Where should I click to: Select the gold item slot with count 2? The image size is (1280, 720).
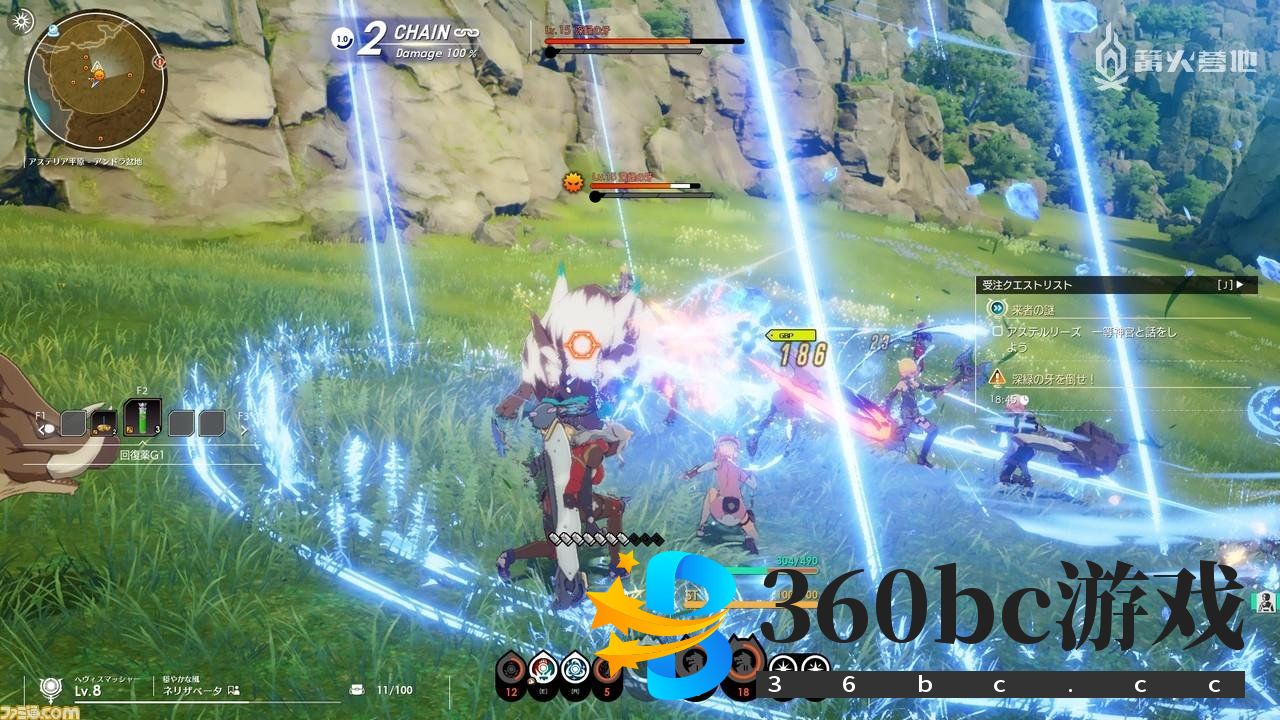tap(104, 424)
